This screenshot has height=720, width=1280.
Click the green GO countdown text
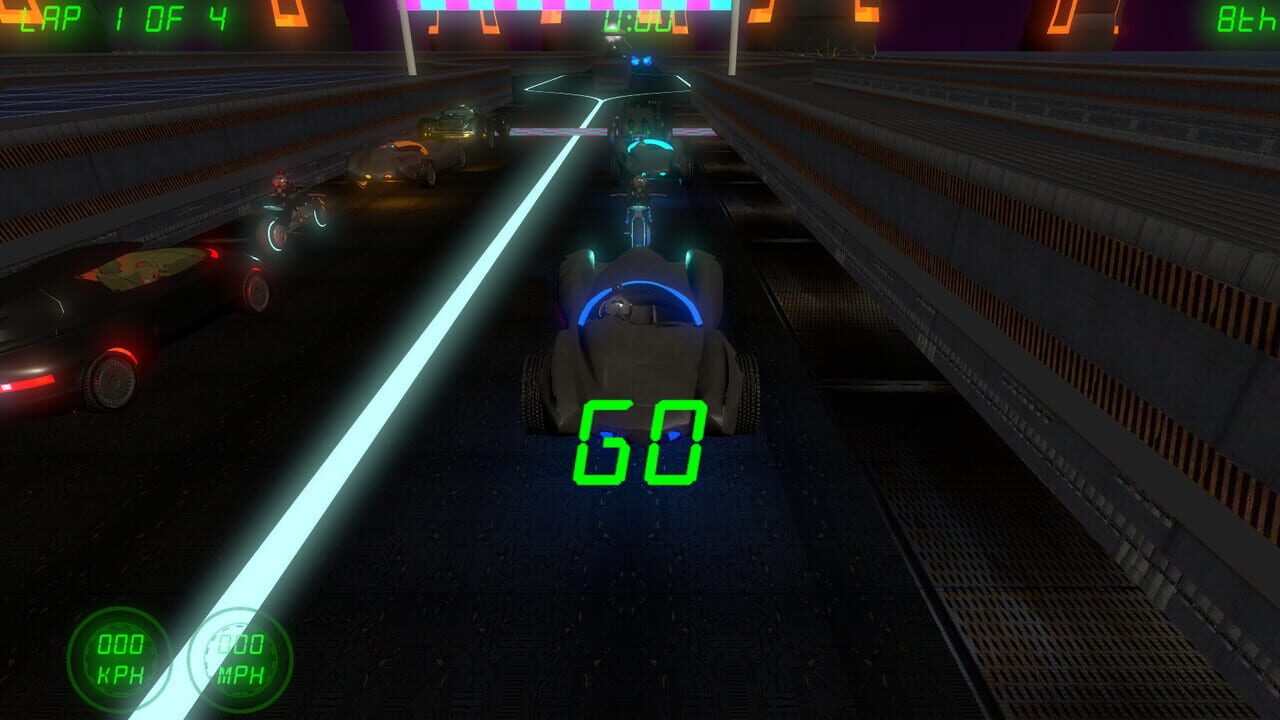(641, 442)
